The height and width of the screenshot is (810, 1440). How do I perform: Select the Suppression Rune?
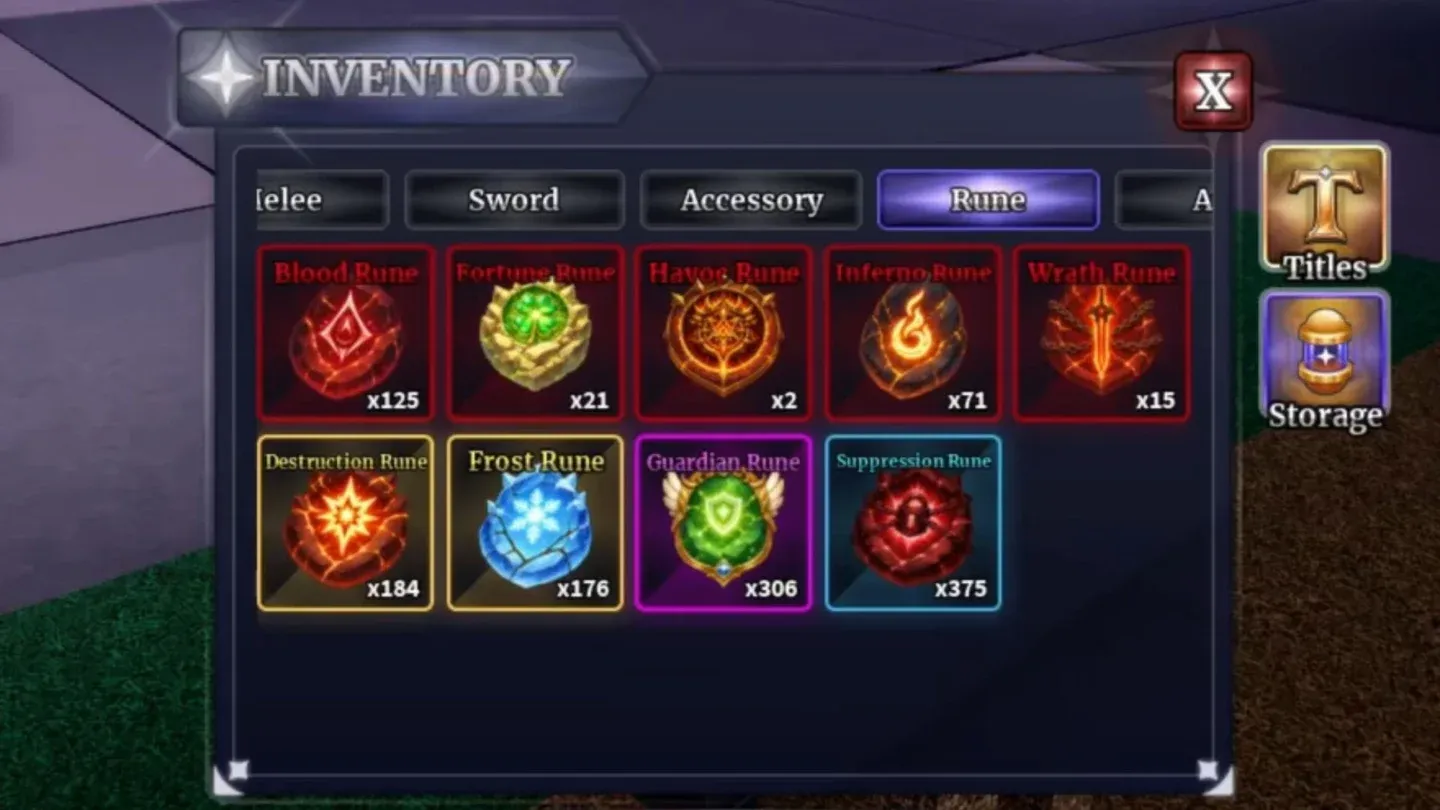[x=912, y=523]
